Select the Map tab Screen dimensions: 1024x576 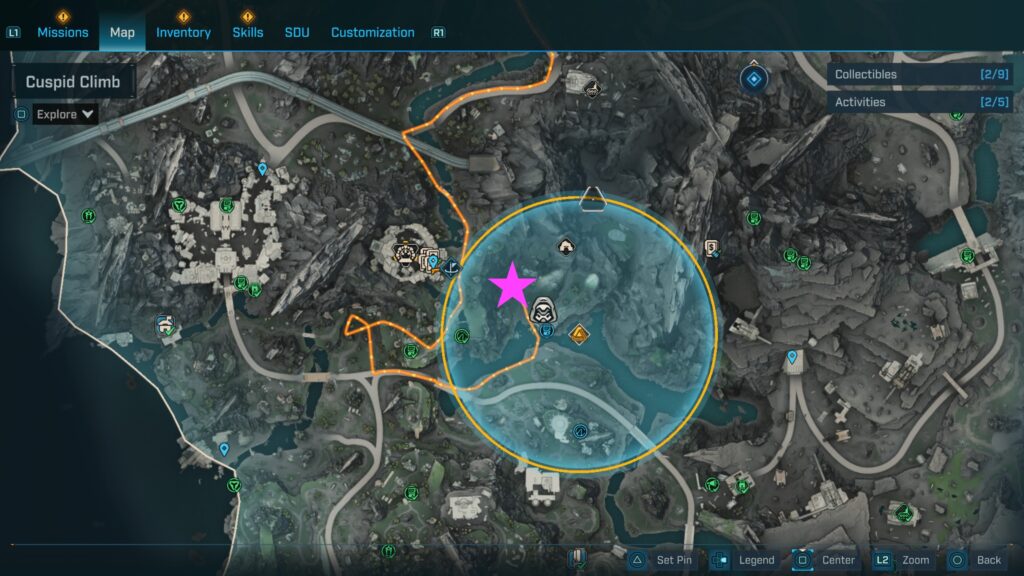(x=122, y=32)
